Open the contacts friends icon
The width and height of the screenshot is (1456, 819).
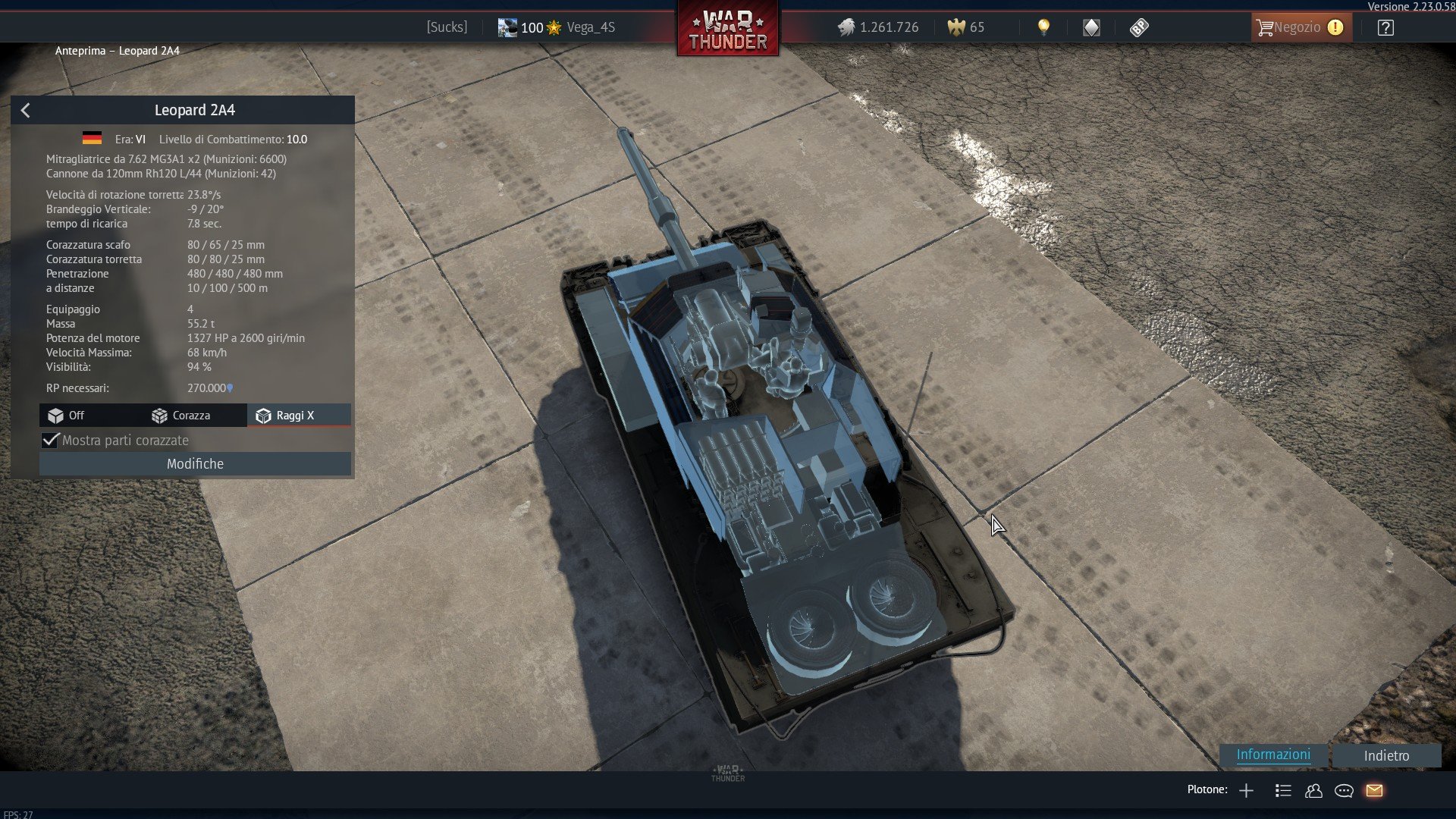click(1313, 791)
